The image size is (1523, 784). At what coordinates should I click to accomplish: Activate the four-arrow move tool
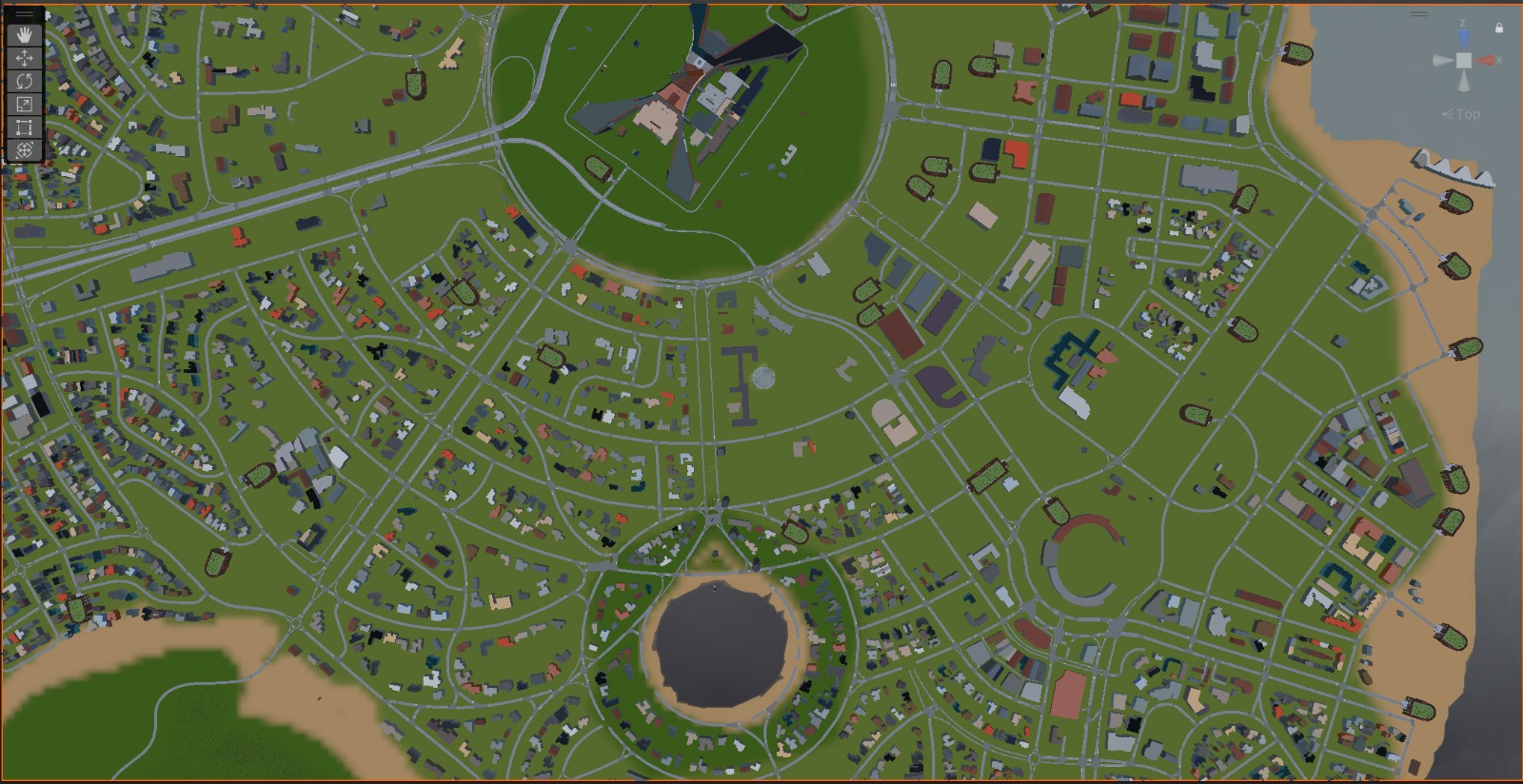pos(25,58)
